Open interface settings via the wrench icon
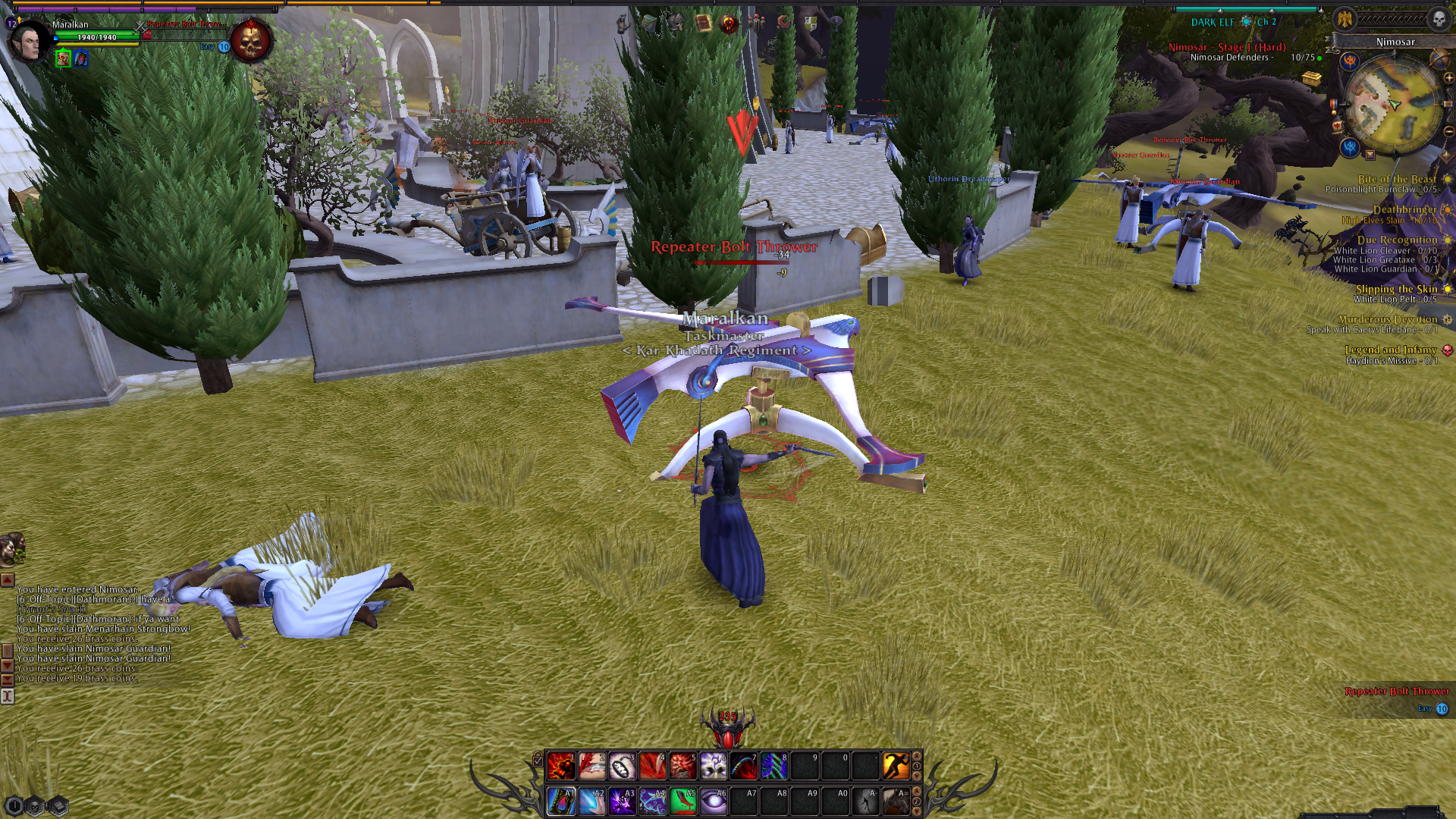 tap(783, 23)
